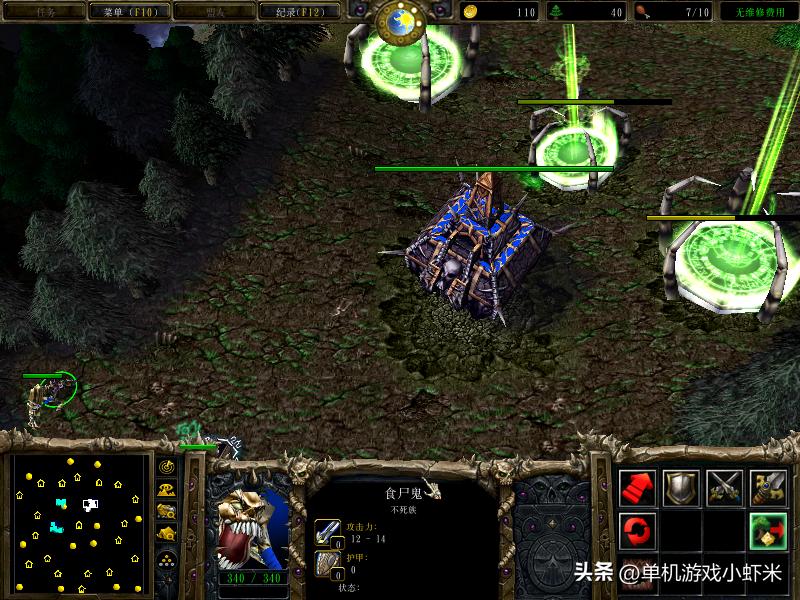Toggle the minimap creep camp display button
This screenshot has height=600, width=800.
[166, 535]
